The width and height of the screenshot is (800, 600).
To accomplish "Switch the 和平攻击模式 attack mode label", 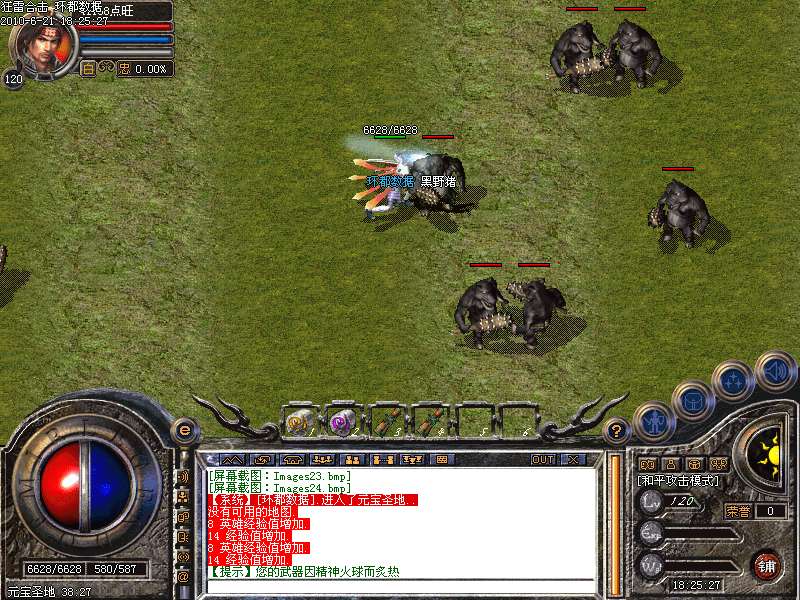I will click(x=680, y=481).
